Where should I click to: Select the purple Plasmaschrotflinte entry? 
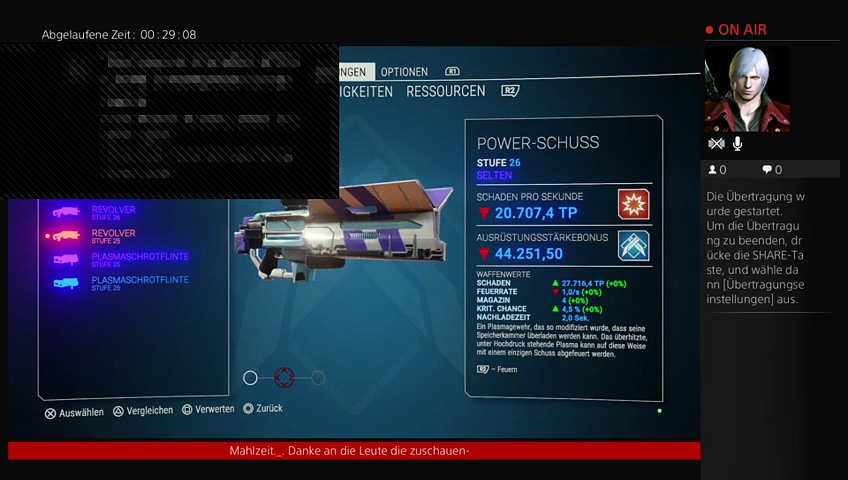tap(139, 258)
